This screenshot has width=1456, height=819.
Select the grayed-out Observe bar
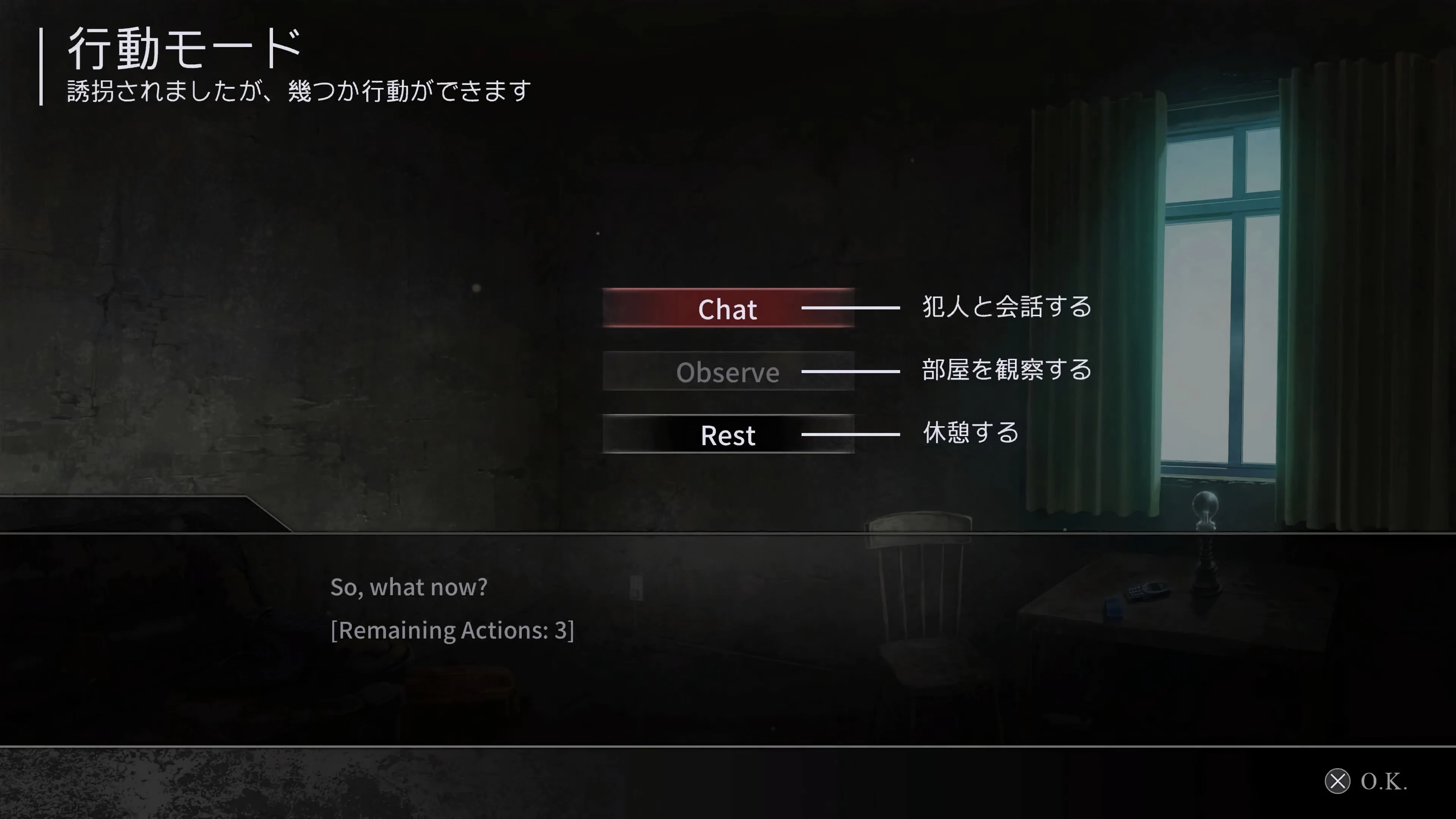(x=728, y=372)
